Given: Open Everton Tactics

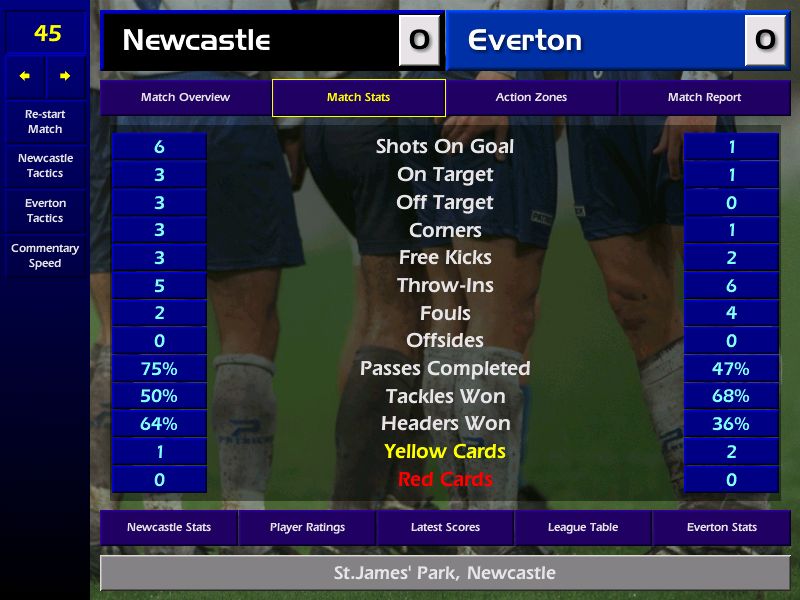Looking at the screenshot, I should coord(45,211).
